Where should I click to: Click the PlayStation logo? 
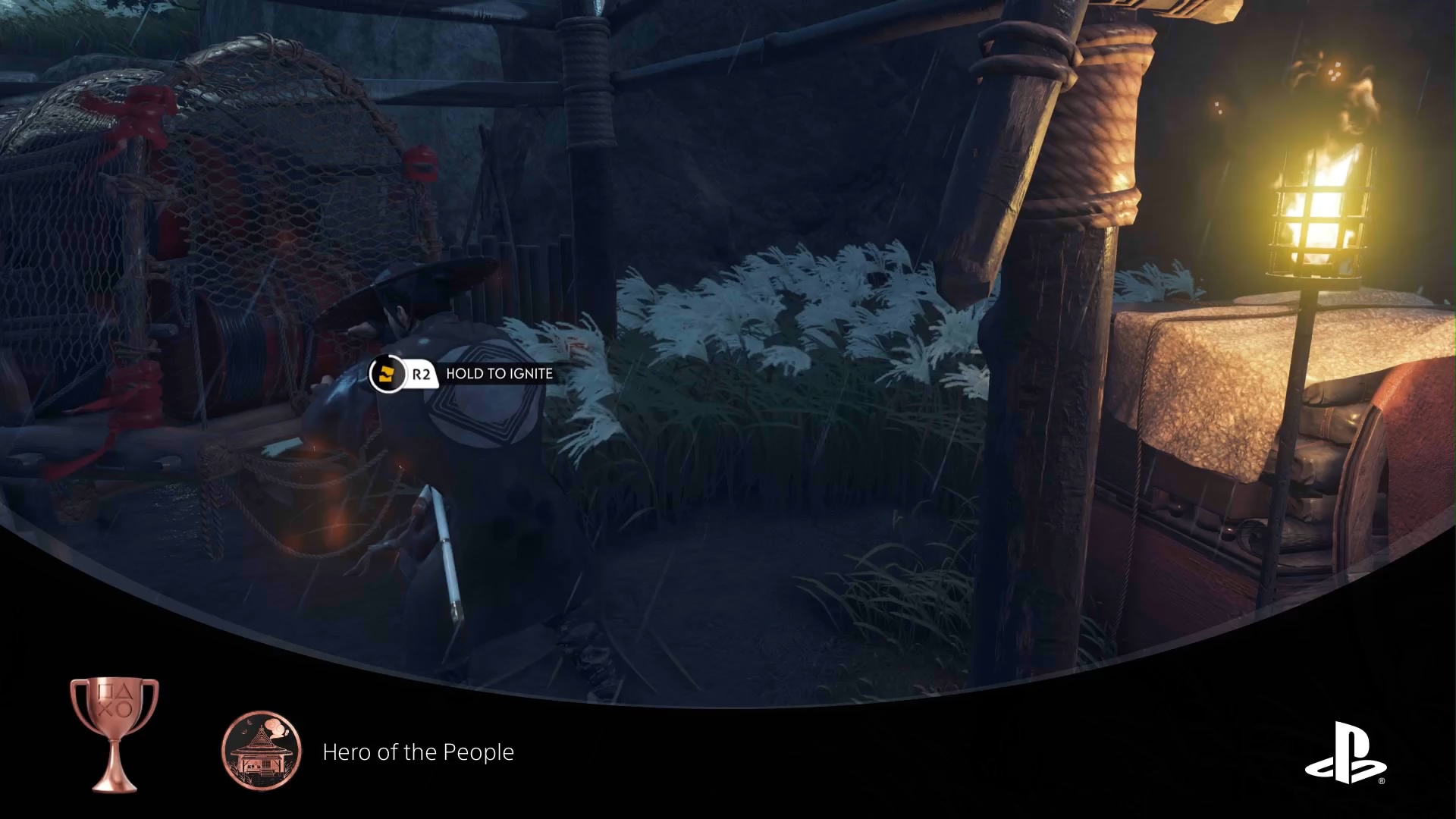pos(1345,753)
